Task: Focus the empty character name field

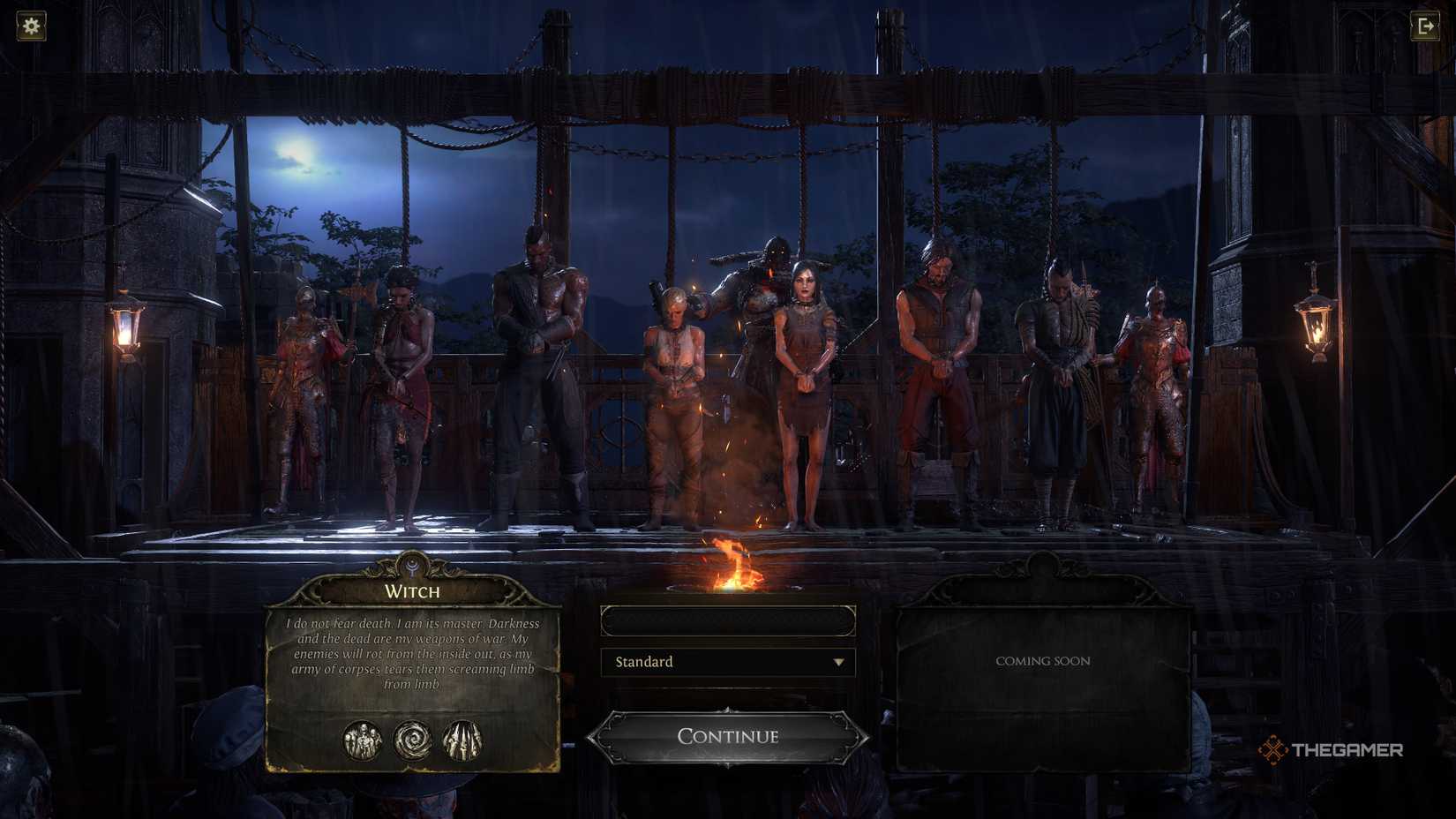Action: pyautogui.click(x=727, y=621)
